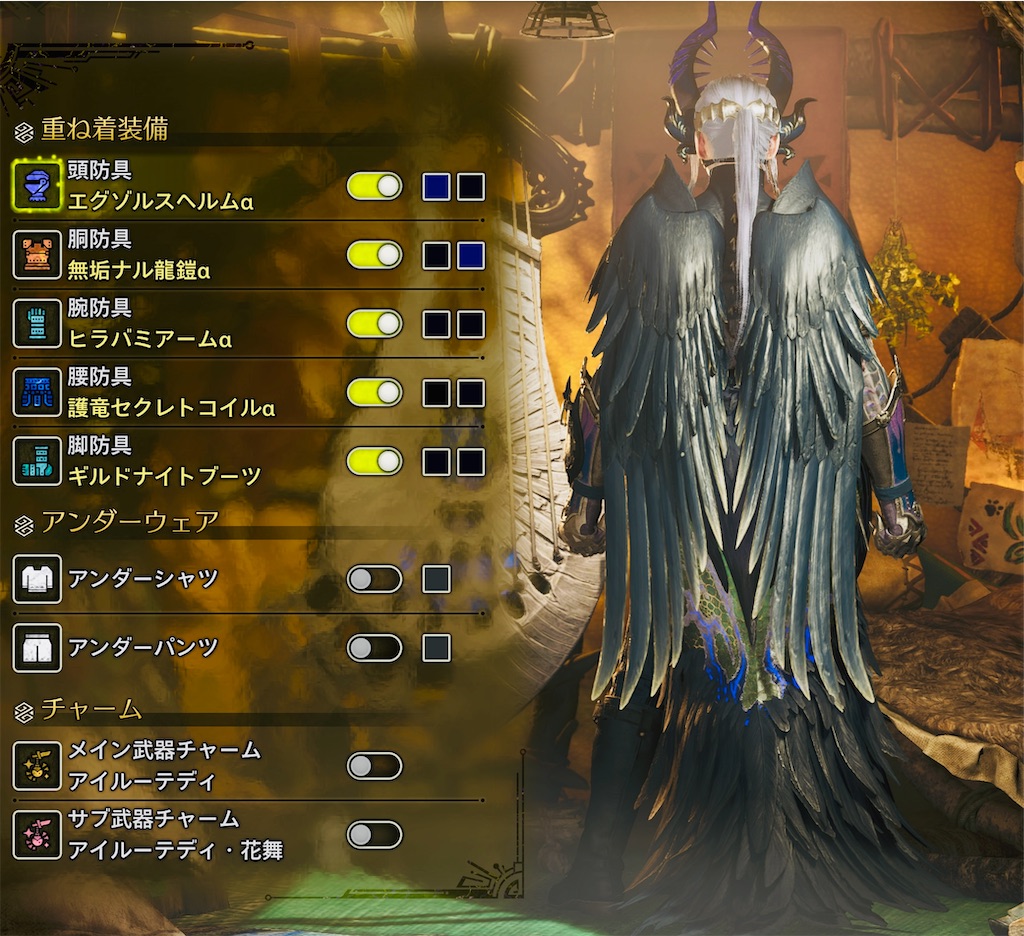Pick the blue color swatch for エグゾルスヘルムα
The image size is (1024, 936).
(x=436, y=187)
